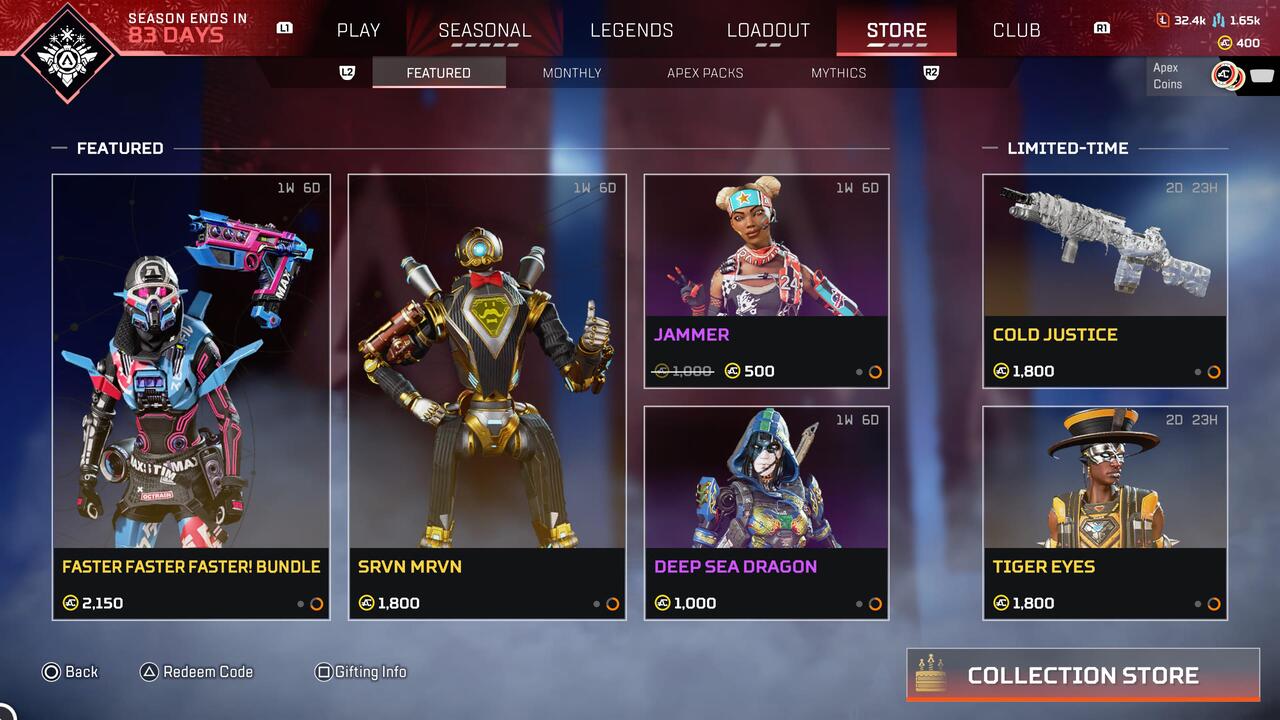Click the Apex Coins purchase icon
This screenshot has width=1280, height=720.
pyautogui.click(x=1227, y=76)
